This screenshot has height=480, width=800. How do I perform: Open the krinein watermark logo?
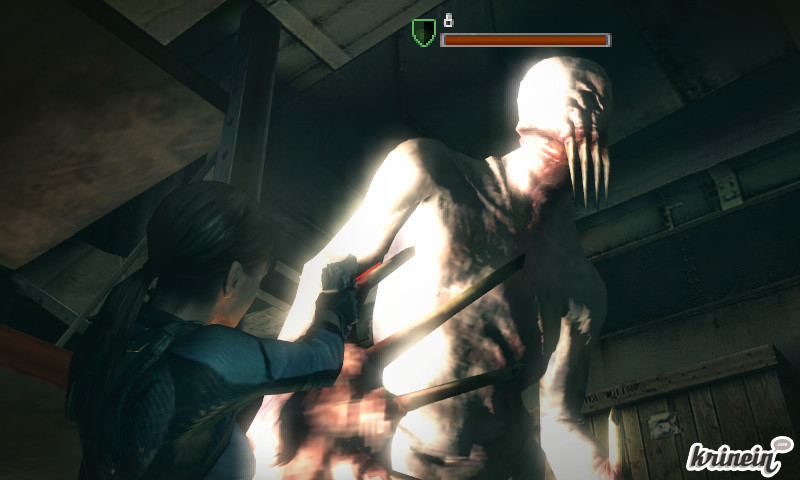click(739, 454)
